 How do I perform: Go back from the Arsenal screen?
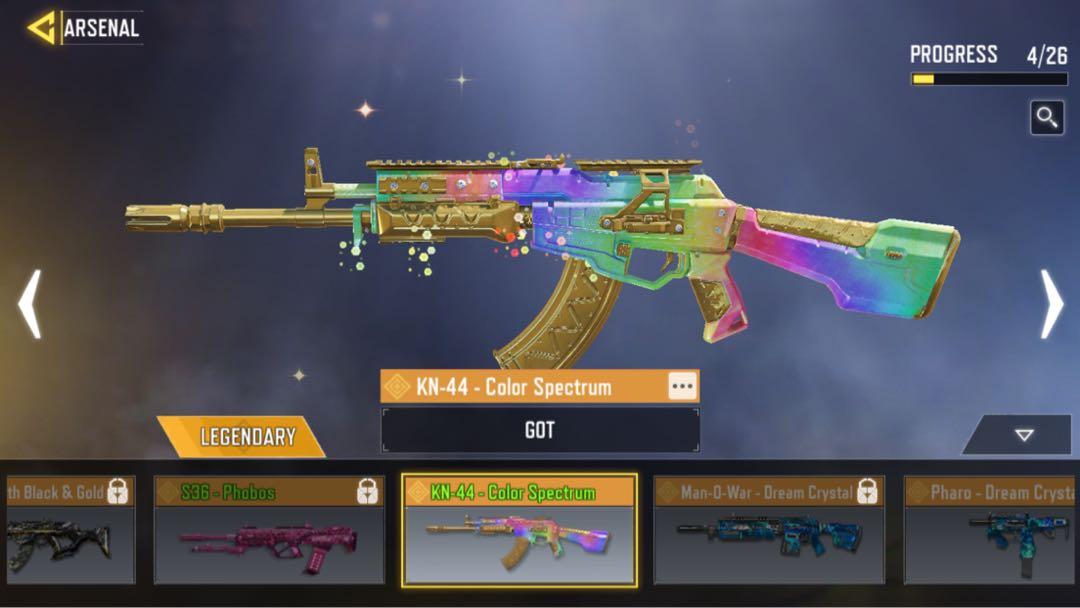[x=43, y=28]
